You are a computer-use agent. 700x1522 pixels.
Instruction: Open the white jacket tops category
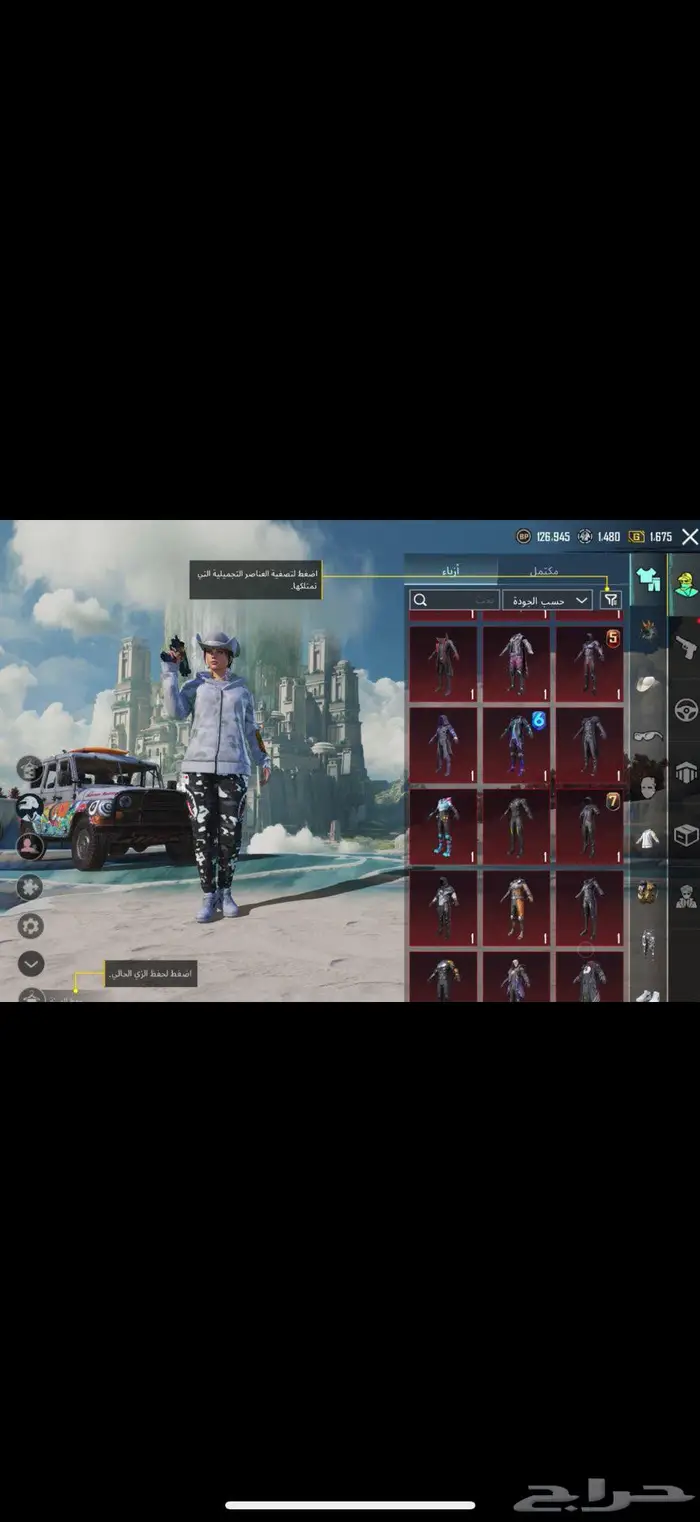tap(649, 838)
